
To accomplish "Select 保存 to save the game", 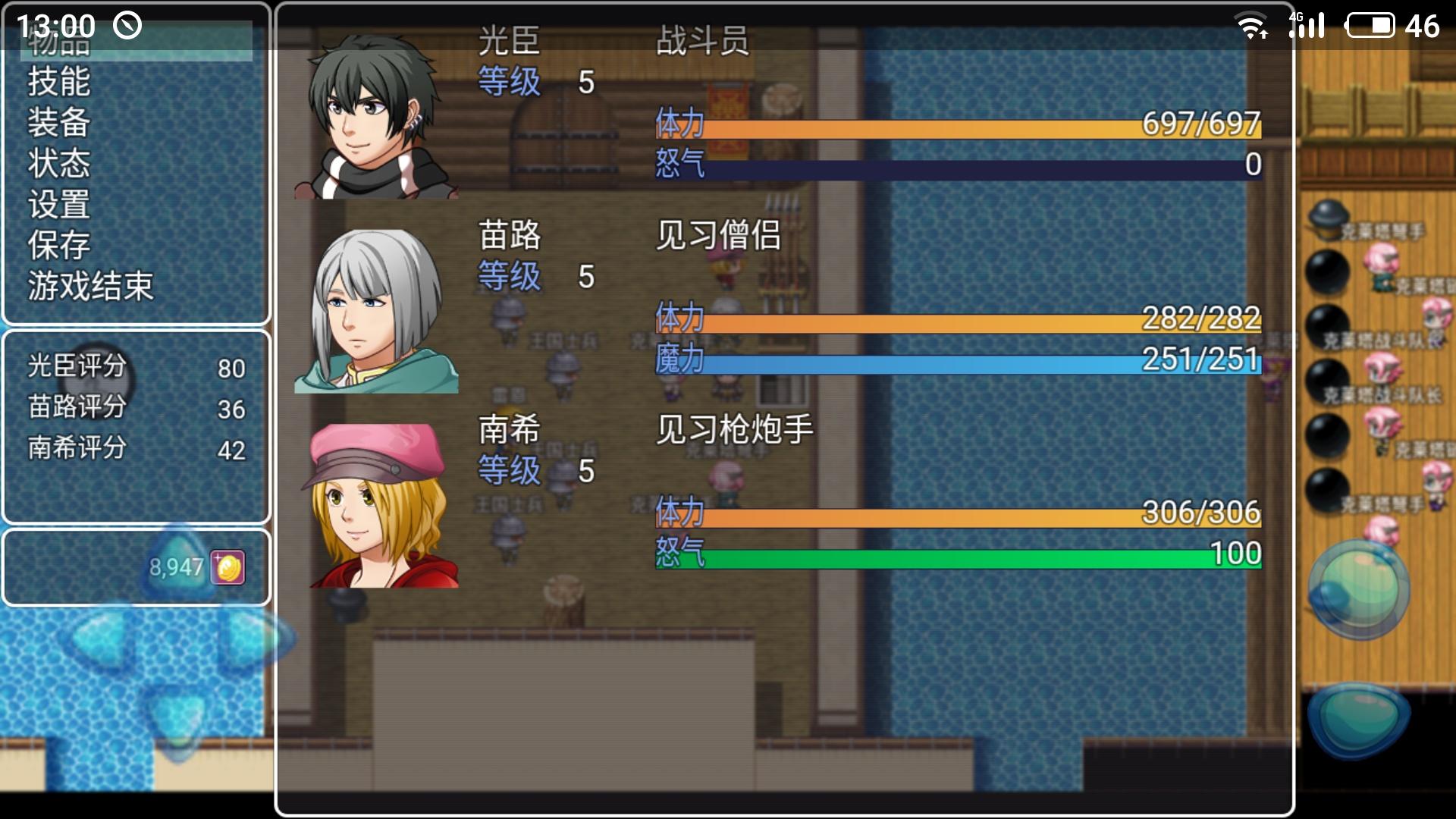I will (59, 246).
